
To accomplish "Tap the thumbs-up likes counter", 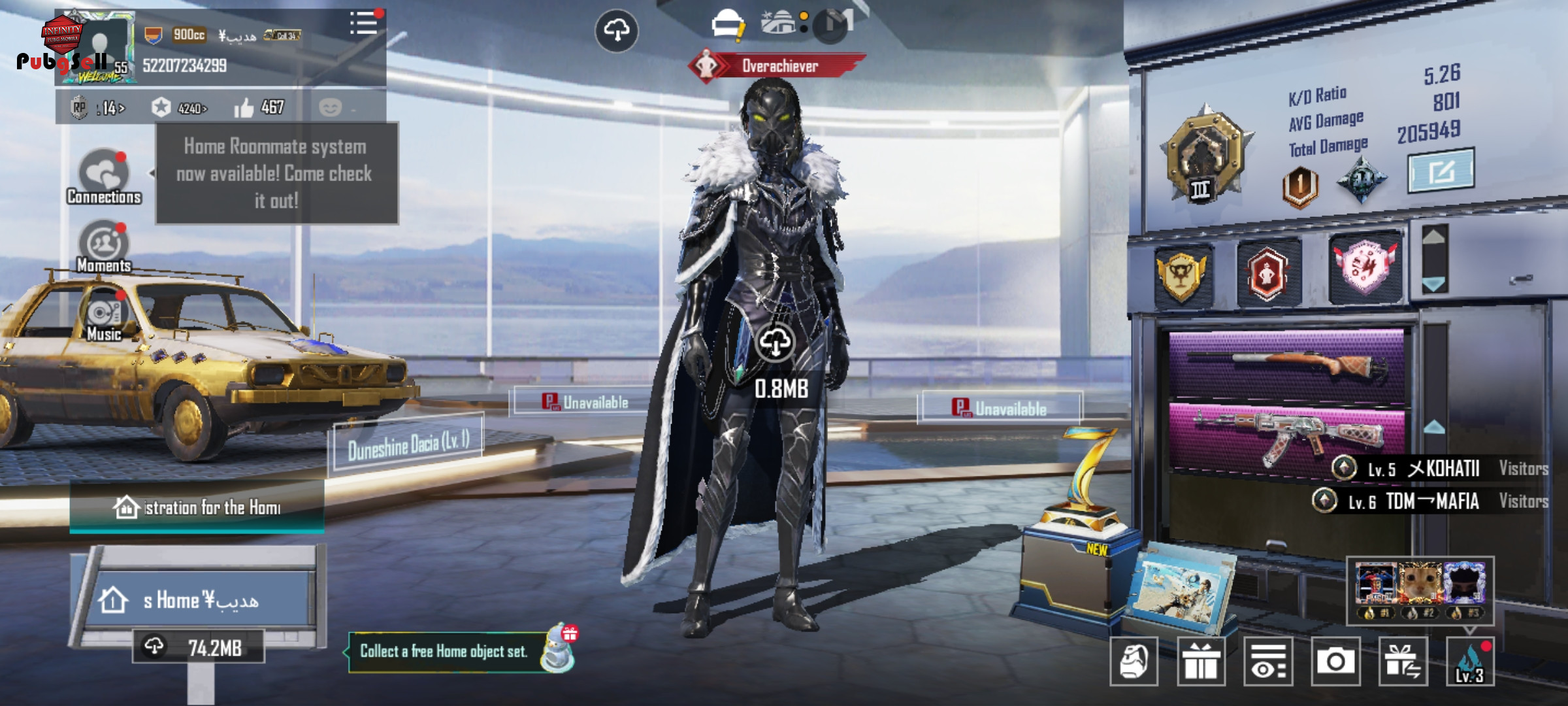I will click(x=259, y=107).
